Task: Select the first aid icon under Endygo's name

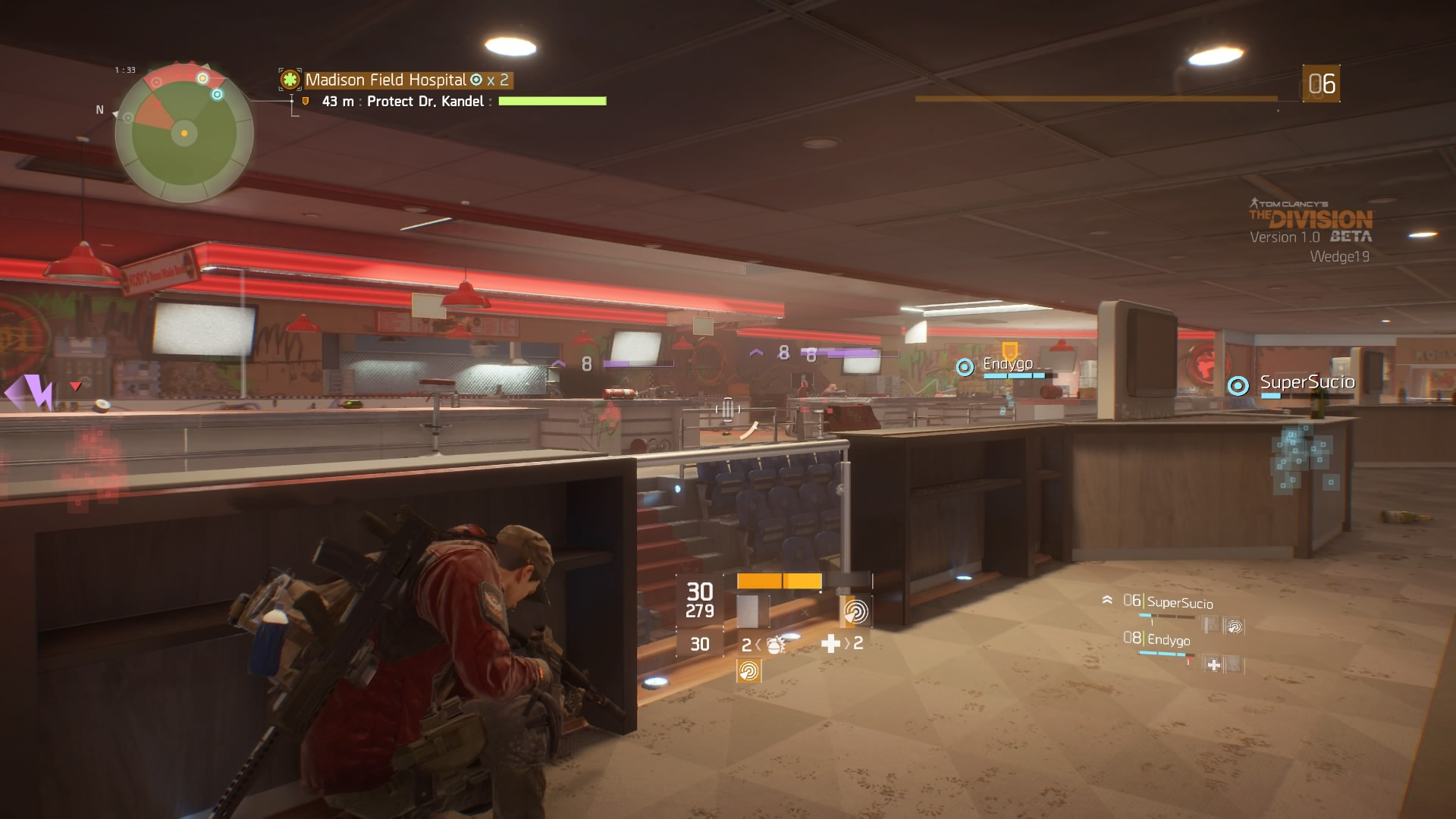Action: pyautogui.click(x=1213, y=665)
